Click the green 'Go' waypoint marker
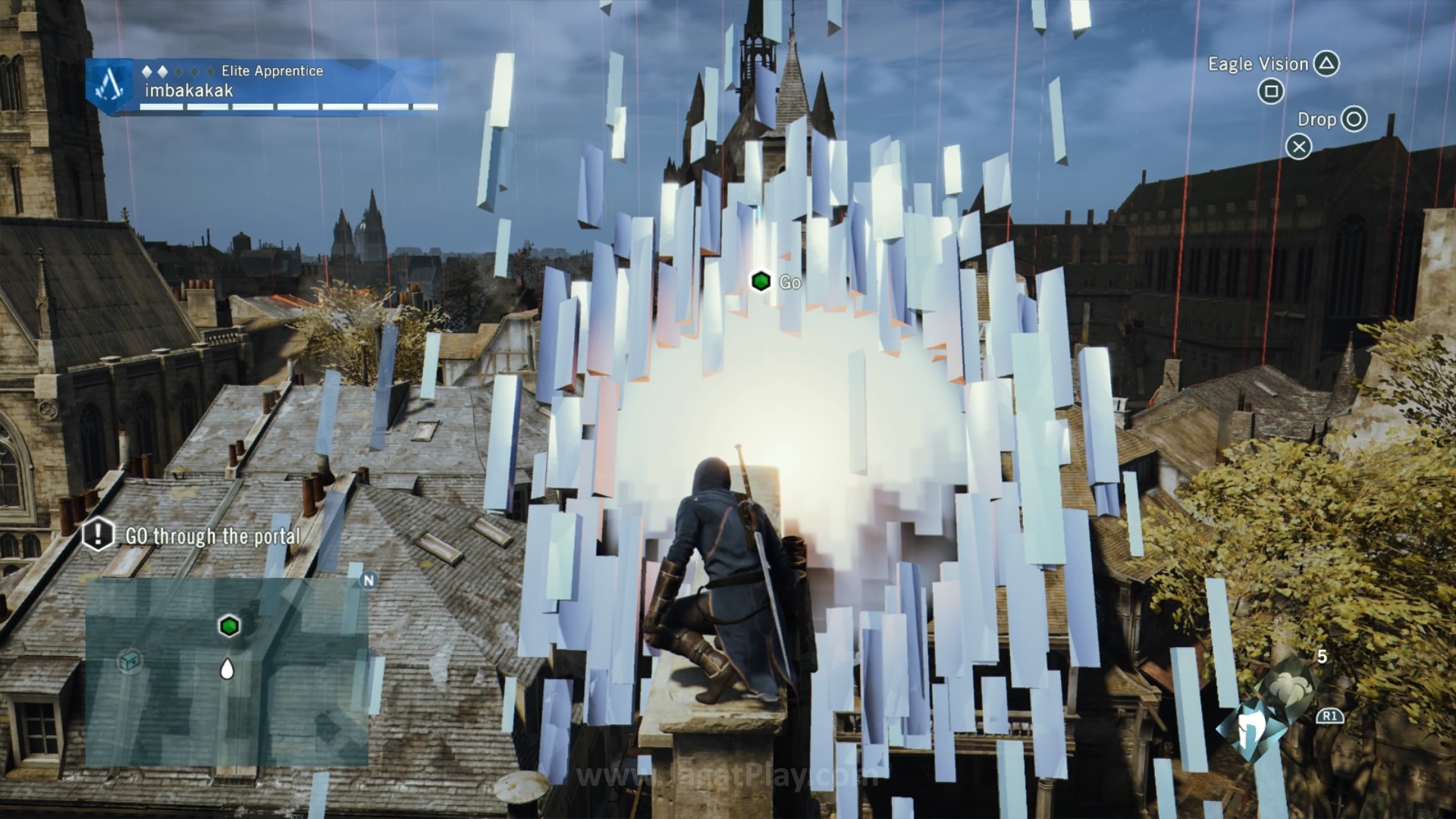Screen dimensions: 1456x819 (x=761, y=281)
